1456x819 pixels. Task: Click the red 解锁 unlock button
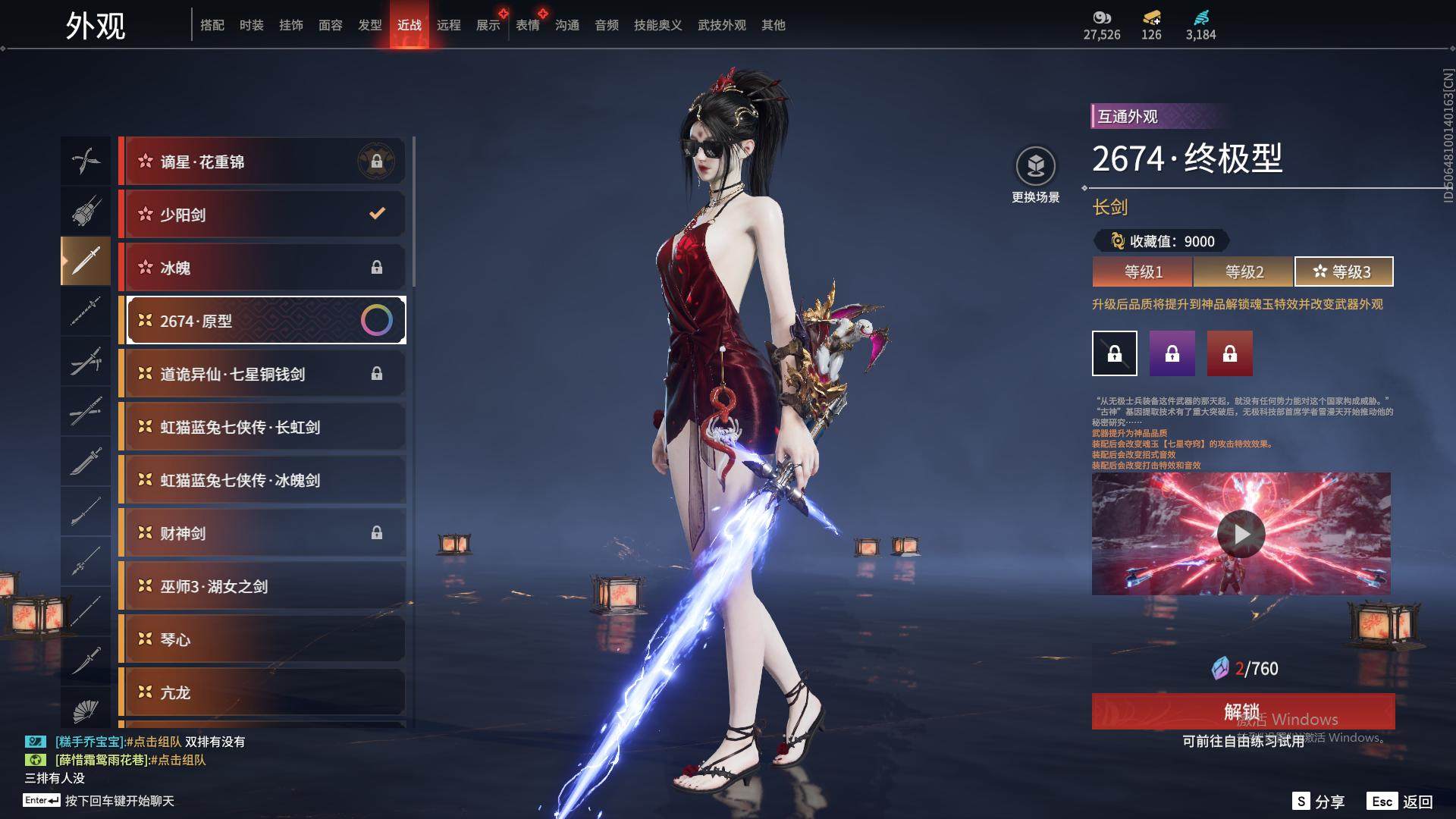pyautogui.click(x=1242, y=711)
